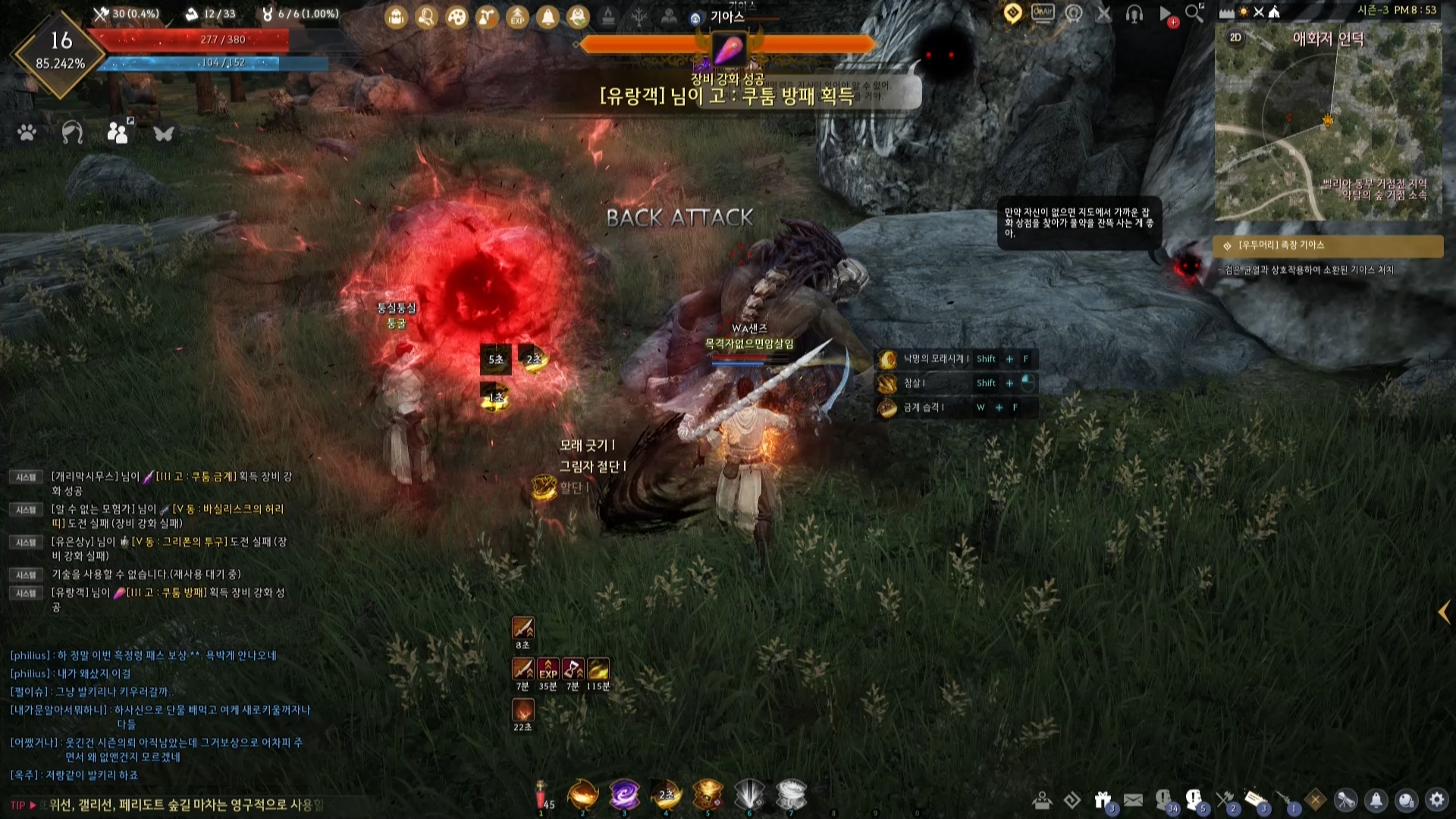Toggle the minimap 2D view button

(x=1235, y=37)
